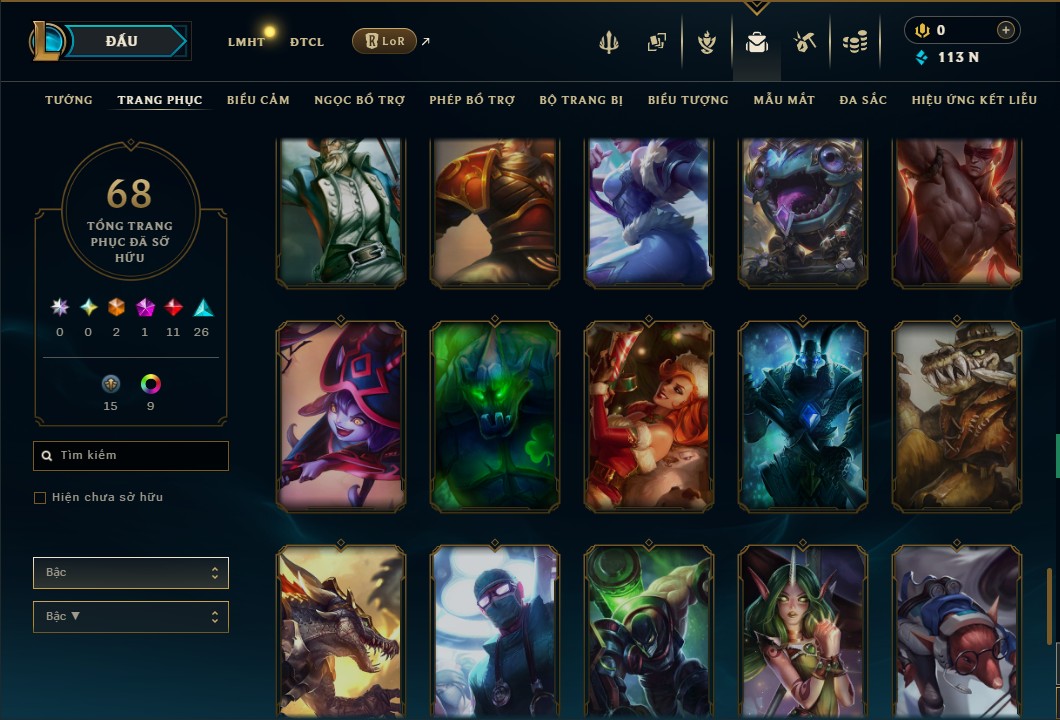Select the BIỂU CẢM emotes tab

click(258, 100)
